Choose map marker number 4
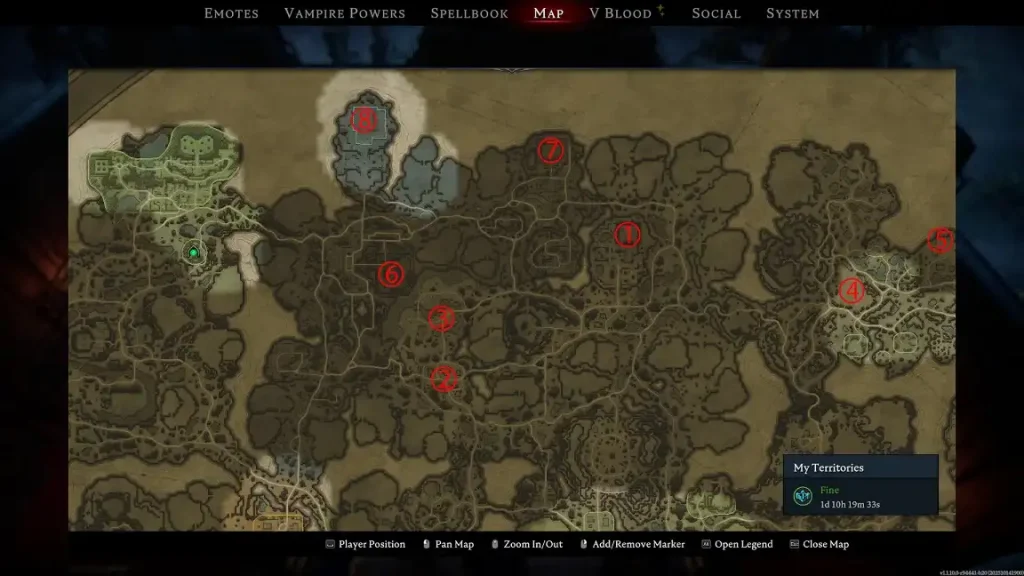The image size is (1024, 576). point(851,290)
